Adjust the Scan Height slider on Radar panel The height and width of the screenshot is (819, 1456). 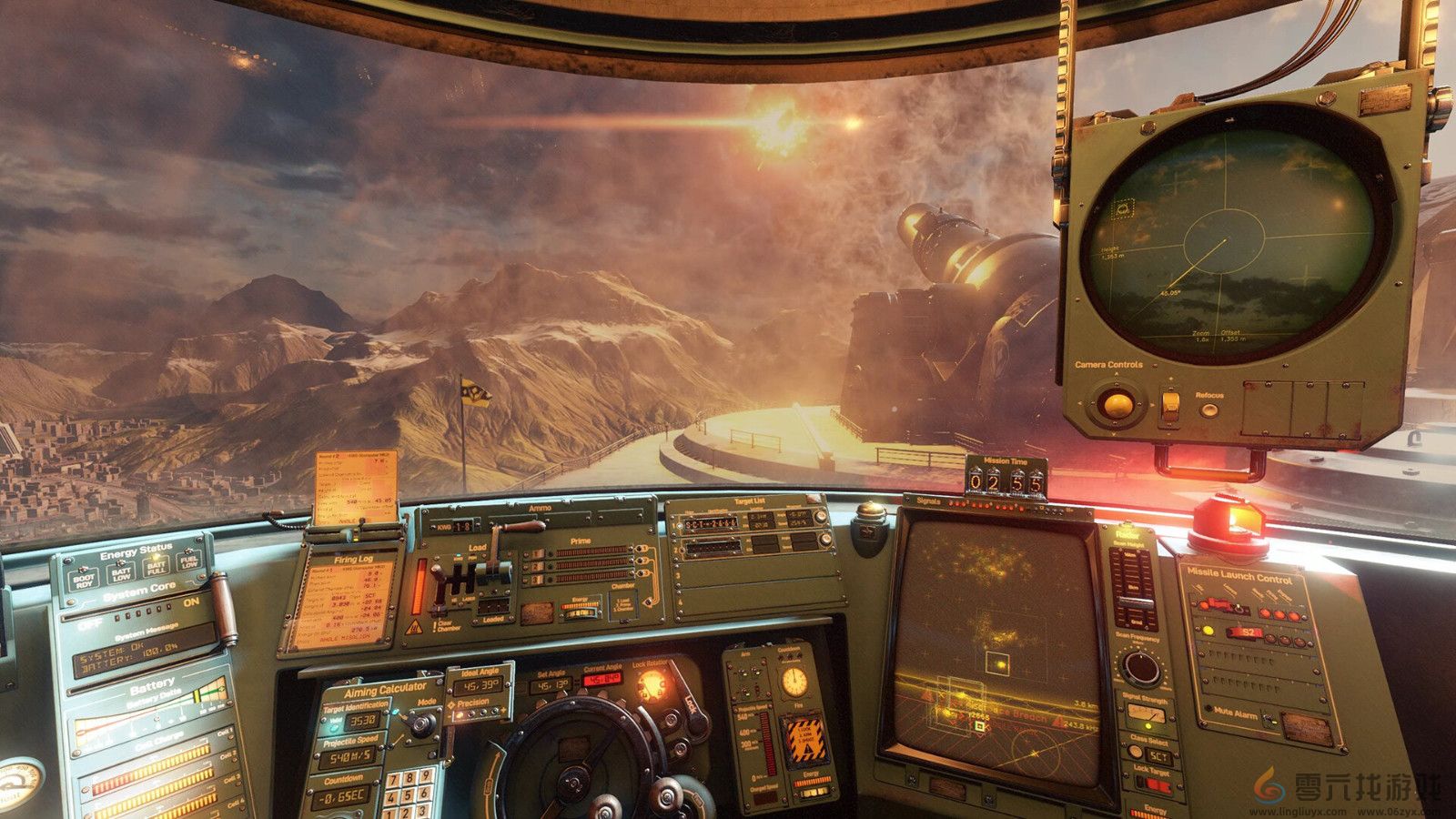[x=1137, y=600]
